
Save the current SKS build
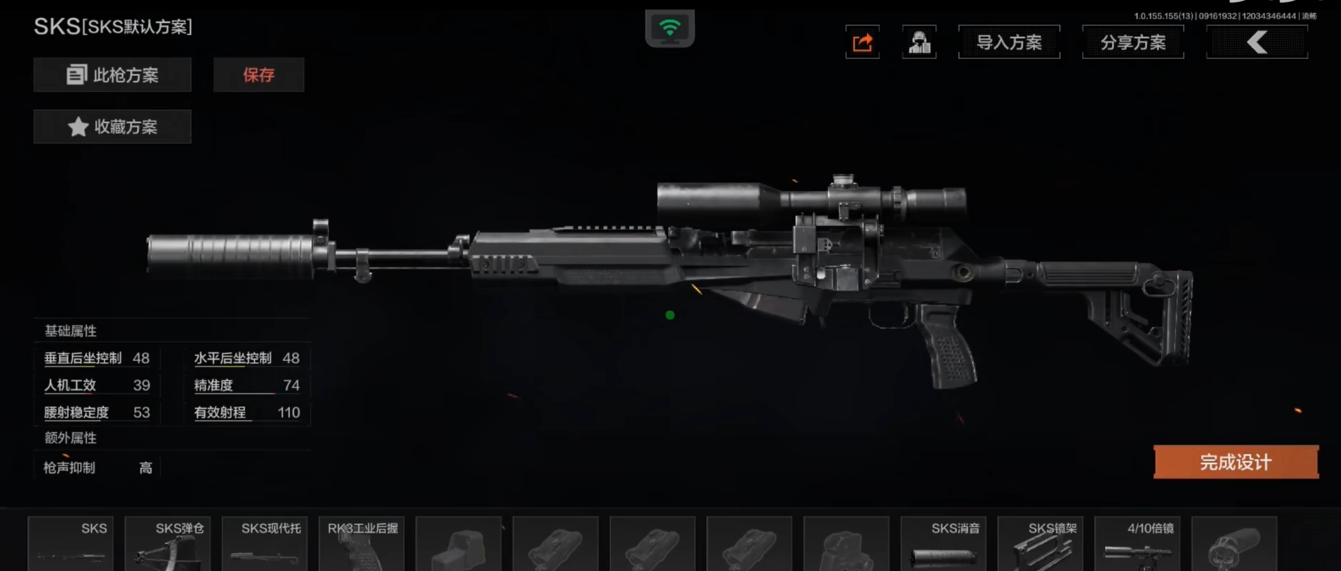pyautogui.click(x=259, y=75)
